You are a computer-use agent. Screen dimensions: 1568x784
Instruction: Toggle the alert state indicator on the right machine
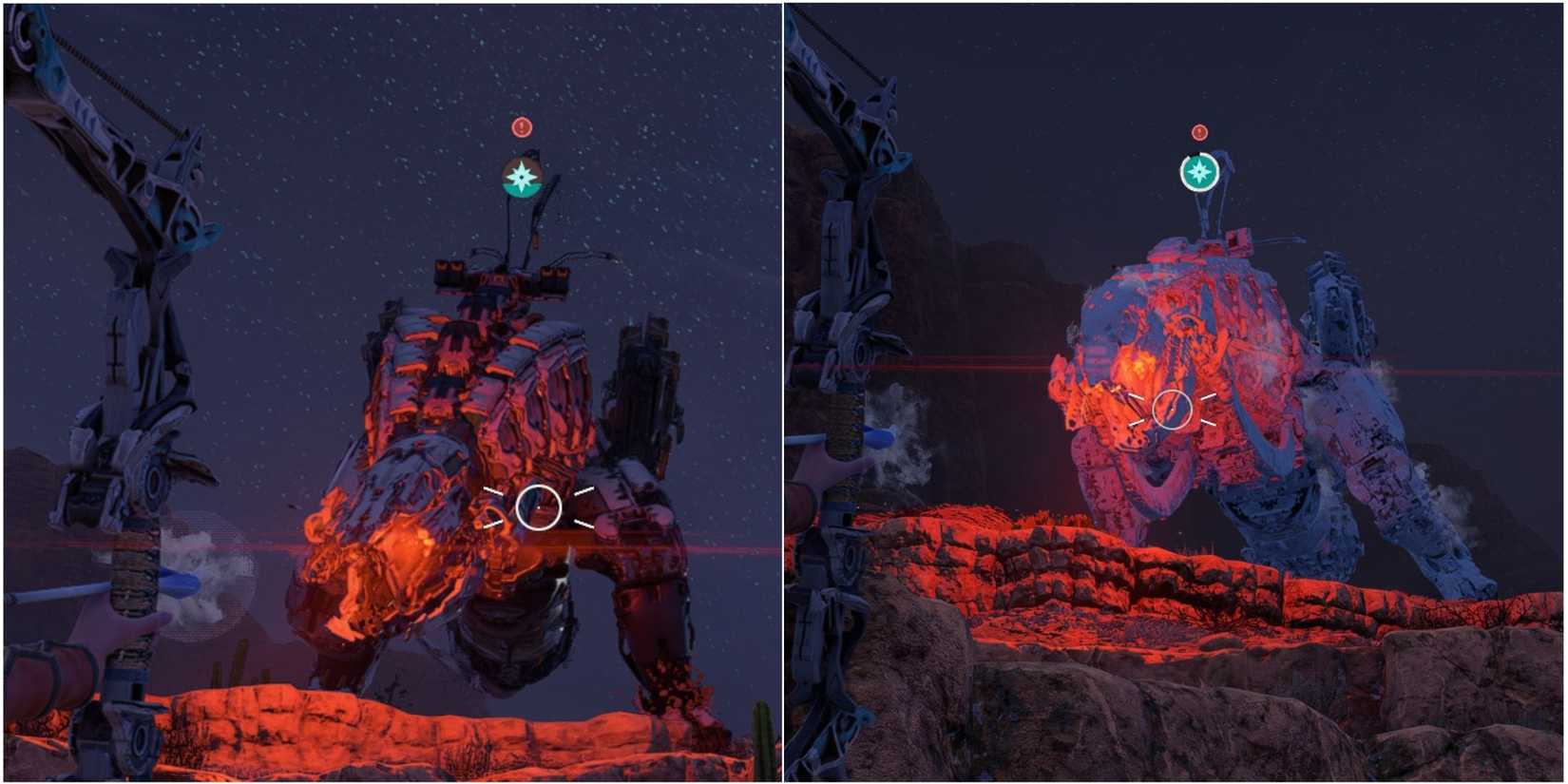1199,131
